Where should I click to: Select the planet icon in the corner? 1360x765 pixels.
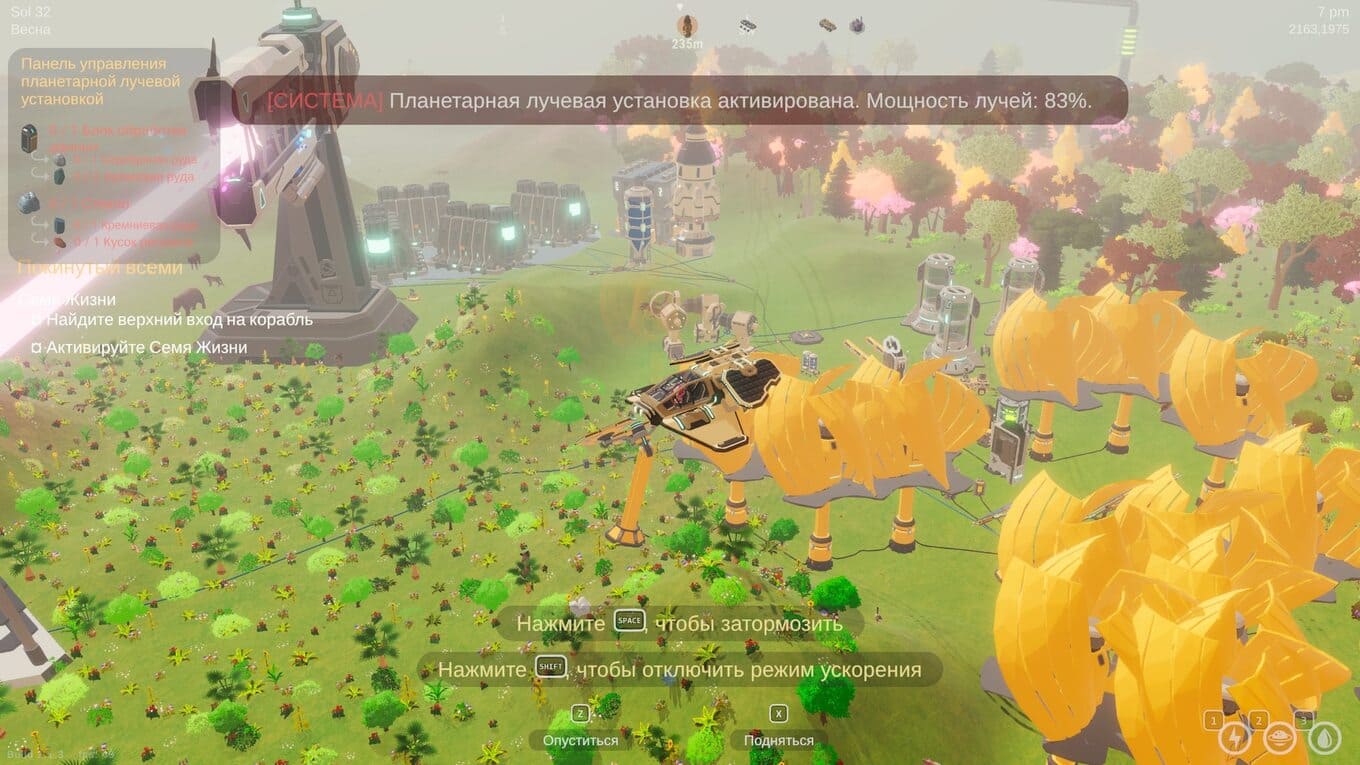click(x=1279, y=739)
